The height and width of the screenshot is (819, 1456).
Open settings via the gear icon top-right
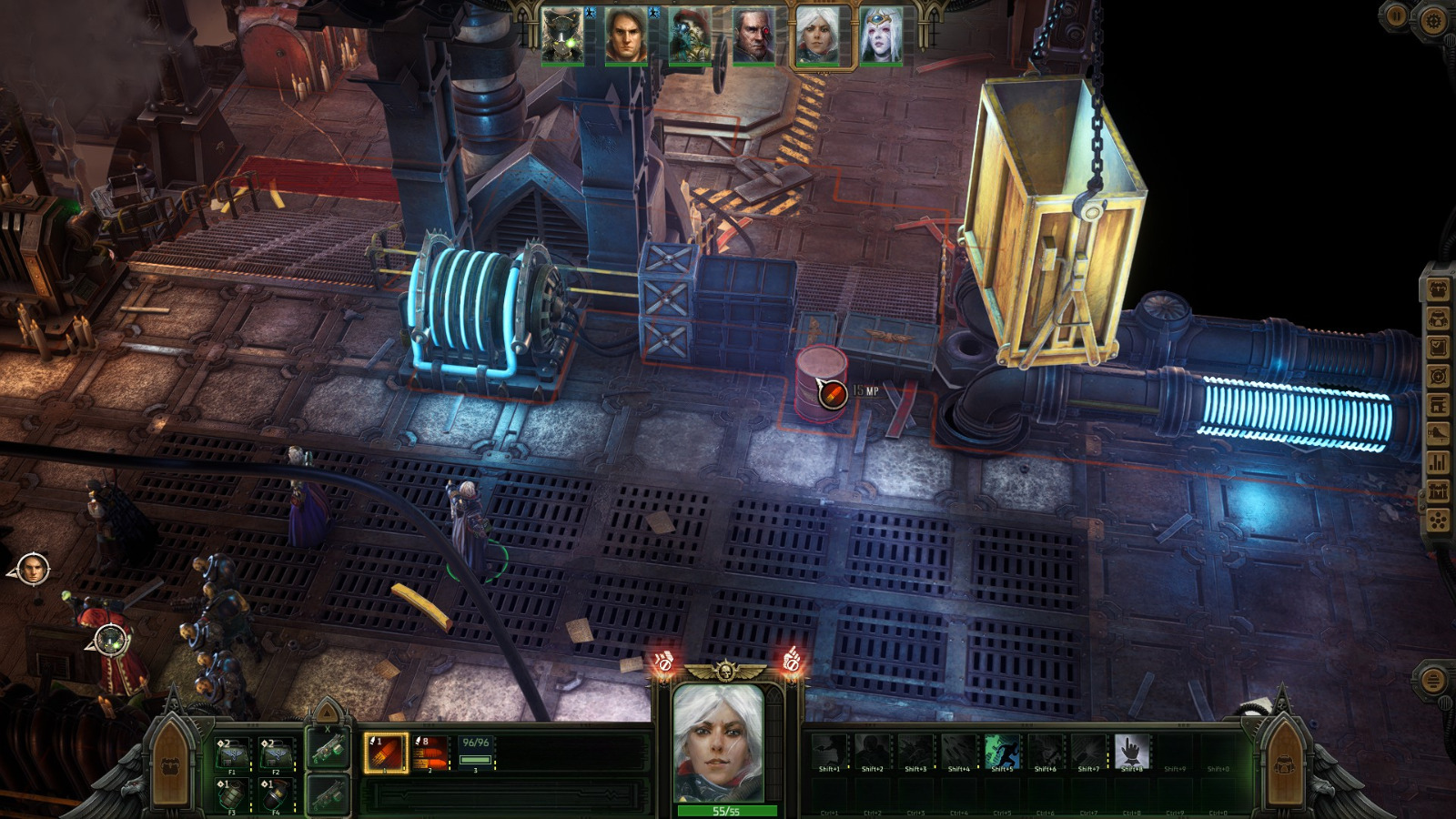pos(1434,18)
